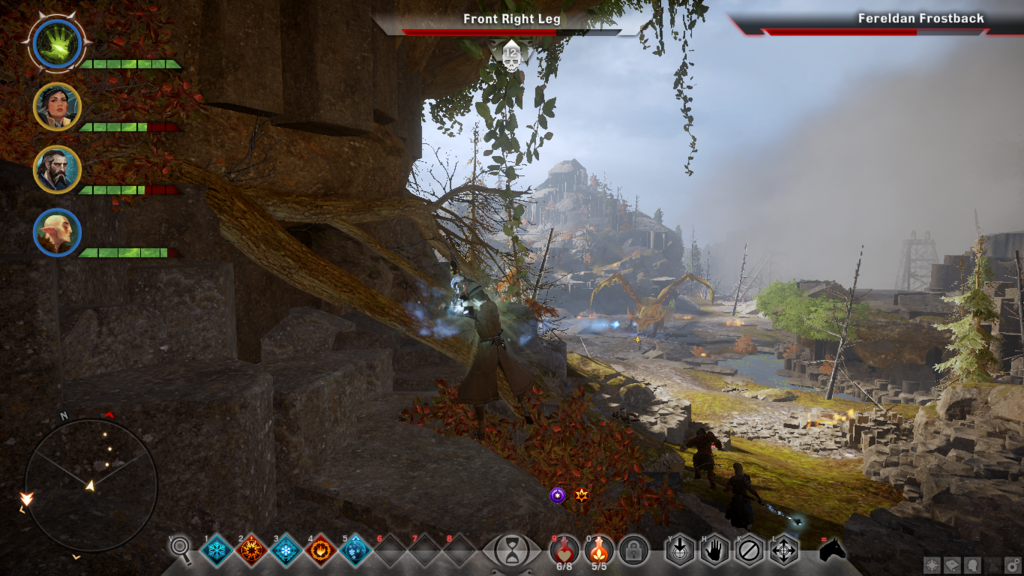Viewport: 1024px width, 576px height.
Task: Select the bald elf's party portrait
Action: coord(57,232)
